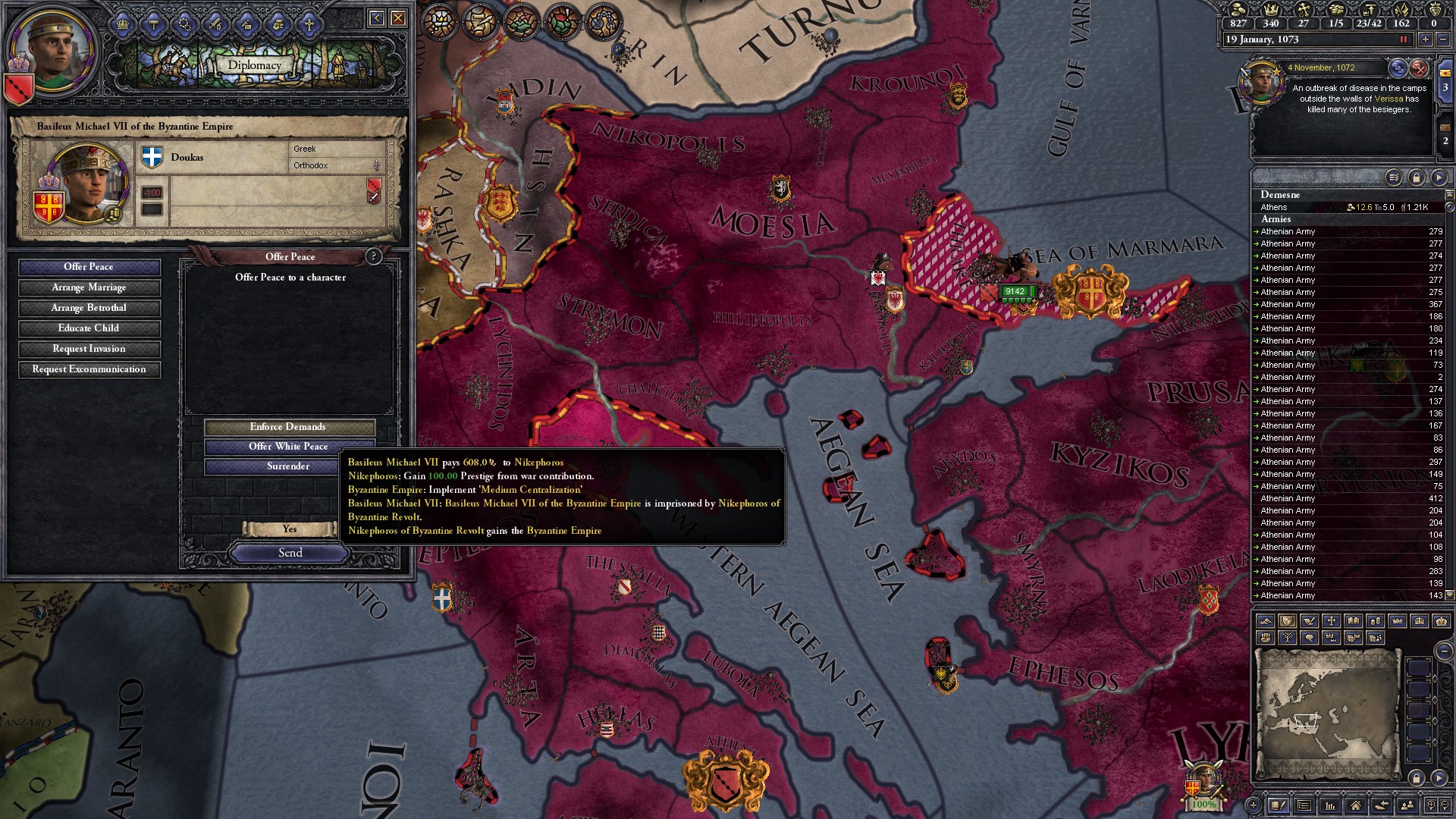Click the world minimap
1456x819 pixels.
(x=1327, y=713)
